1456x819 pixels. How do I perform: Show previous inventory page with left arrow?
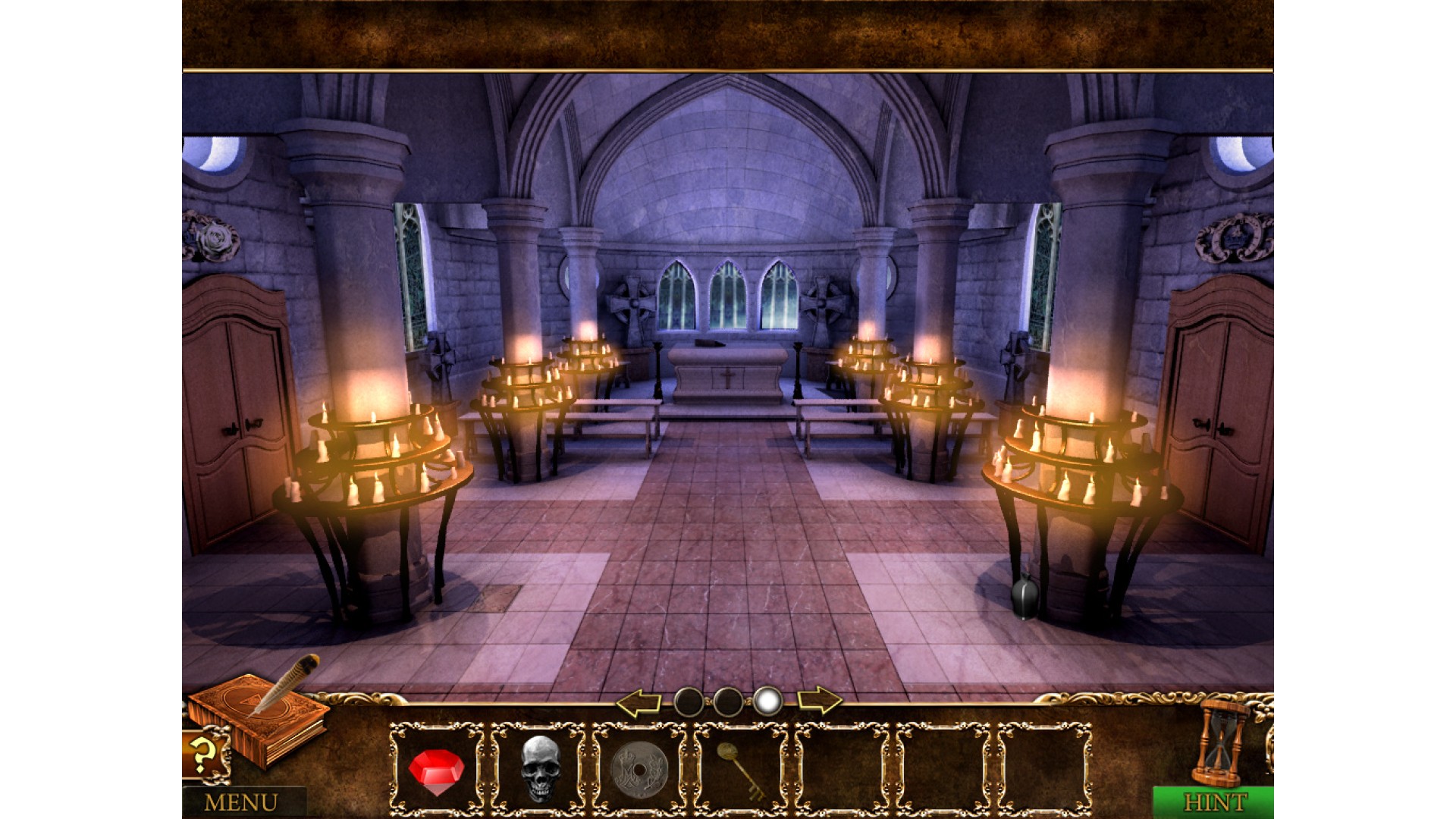coord(639,702)
